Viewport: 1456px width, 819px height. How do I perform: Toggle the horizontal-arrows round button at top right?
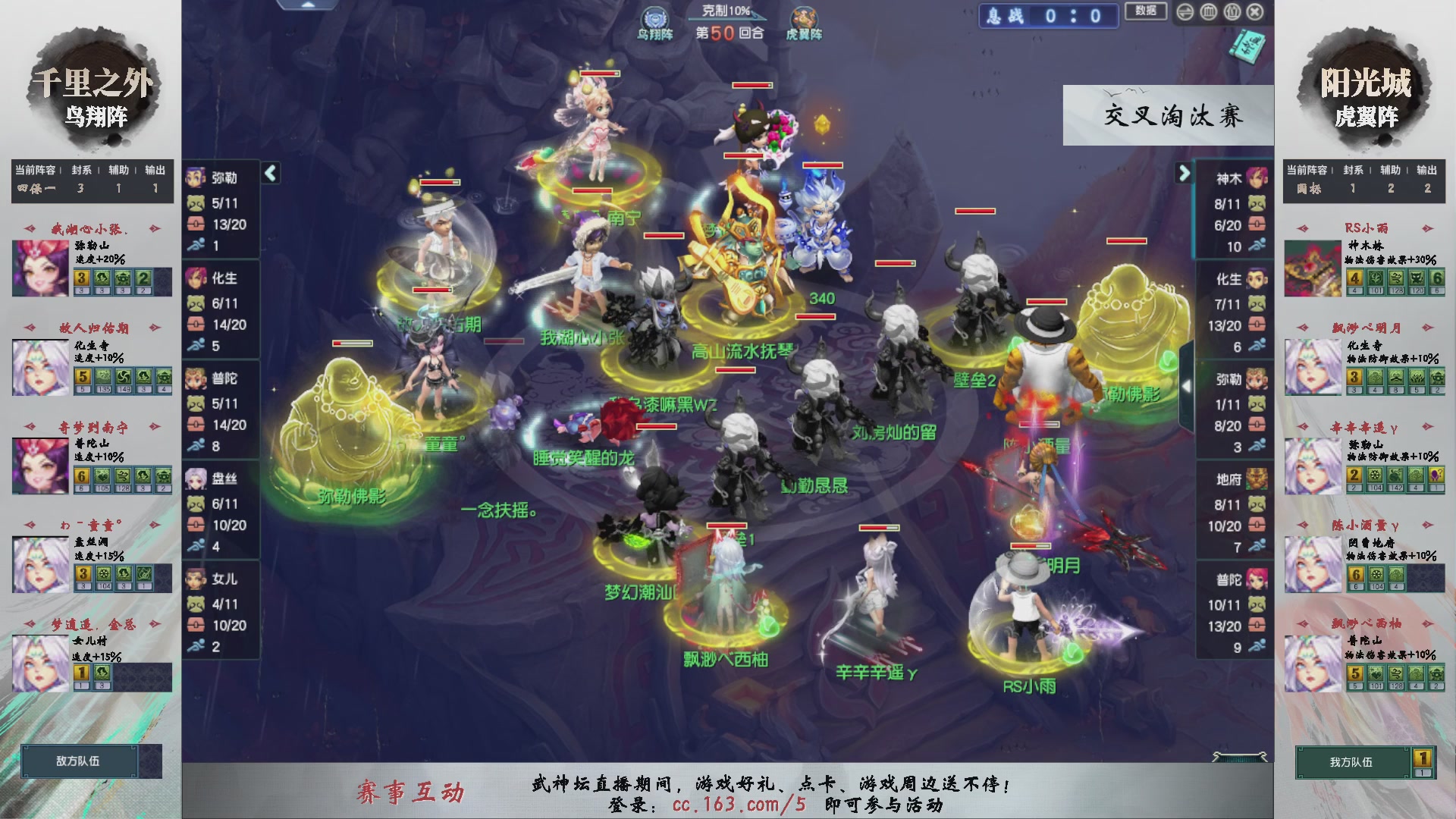pos(1185,11)
